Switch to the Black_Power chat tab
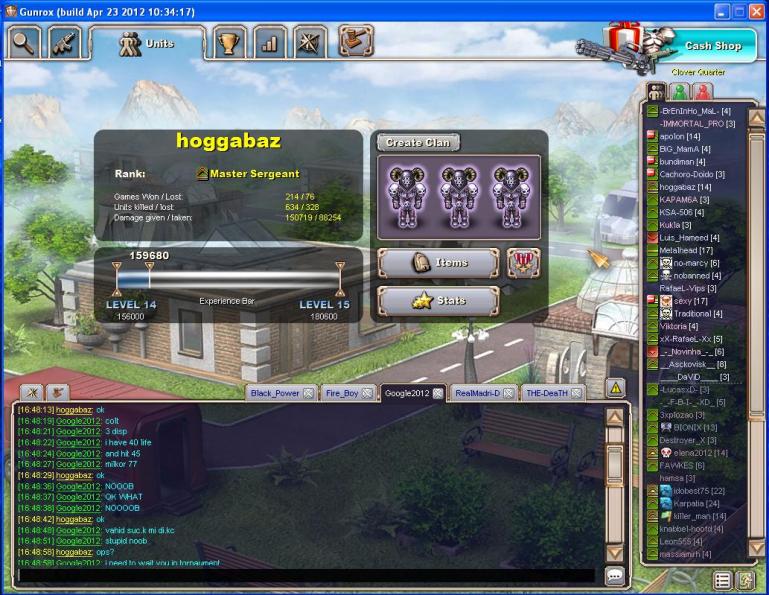Screen dimensions: 769x595 click(275, 393)
